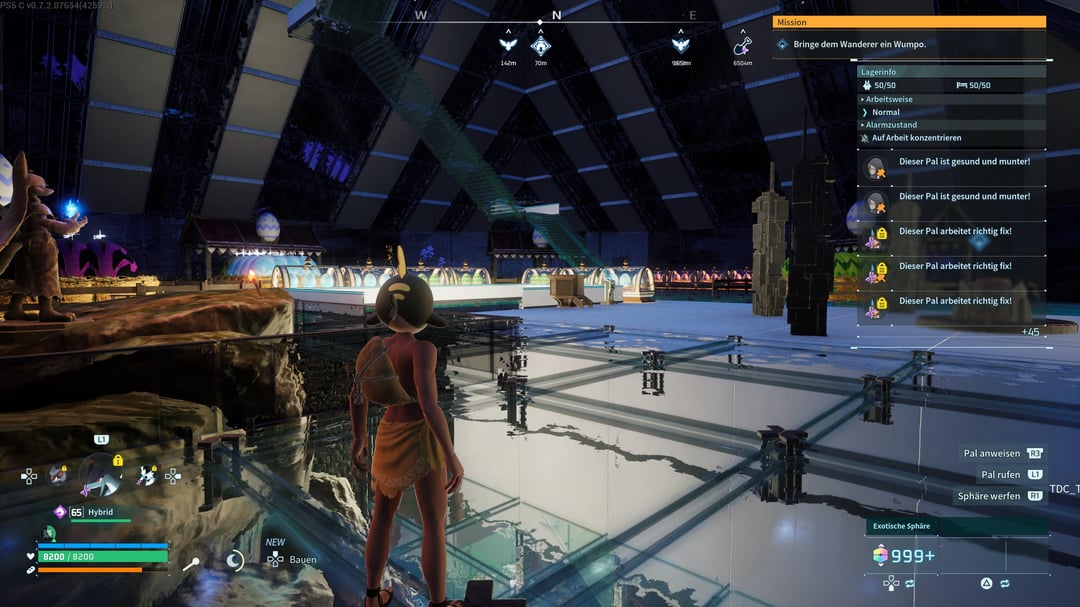
Task: Click the north compass marker showing 70m
Action: pos(540,46)
